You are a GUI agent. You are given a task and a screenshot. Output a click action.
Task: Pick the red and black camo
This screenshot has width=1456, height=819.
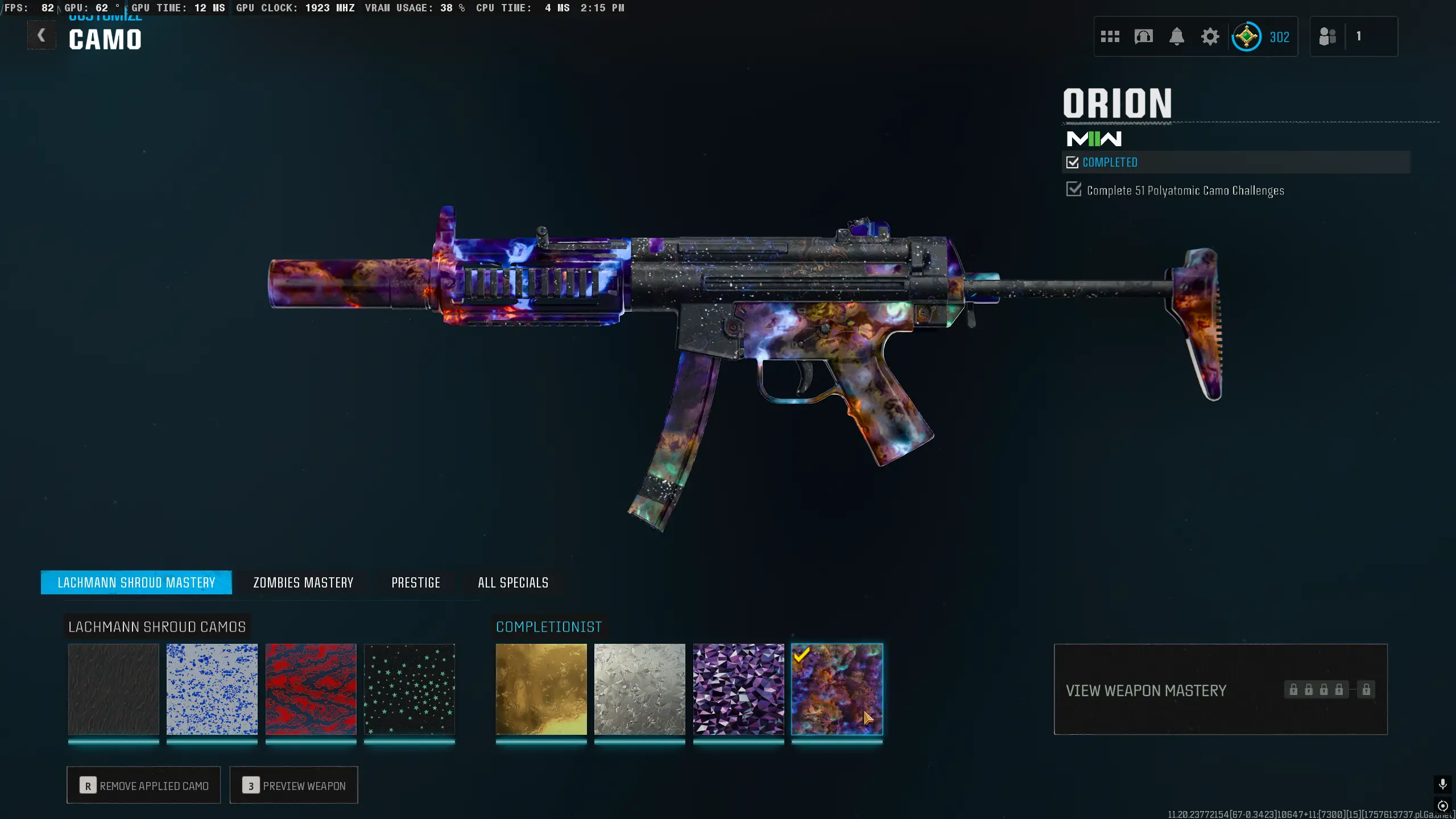pos(311,689)
